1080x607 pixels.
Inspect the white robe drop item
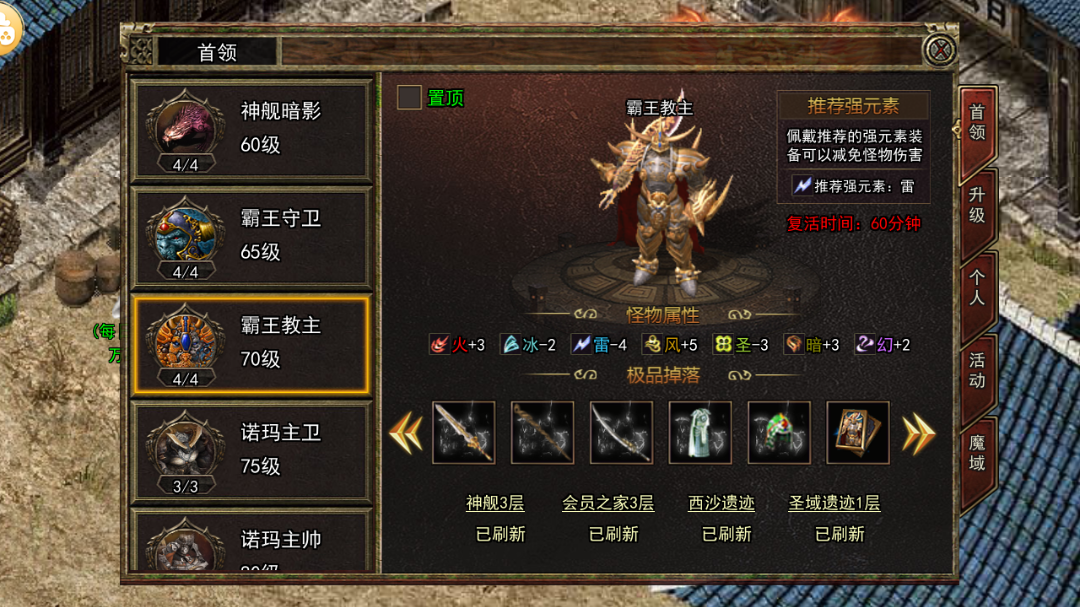[x=700, y=433]
